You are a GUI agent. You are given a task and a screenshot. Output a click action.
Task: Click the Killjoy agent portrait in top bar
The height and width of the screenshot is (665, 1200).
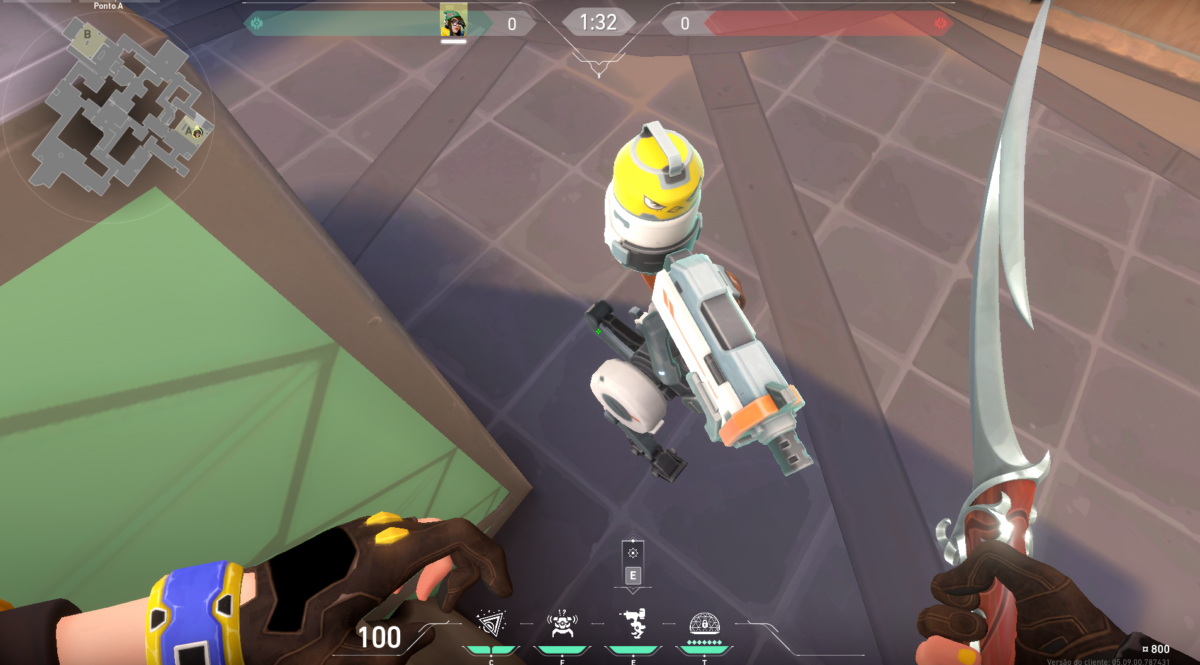coord(454,22)
